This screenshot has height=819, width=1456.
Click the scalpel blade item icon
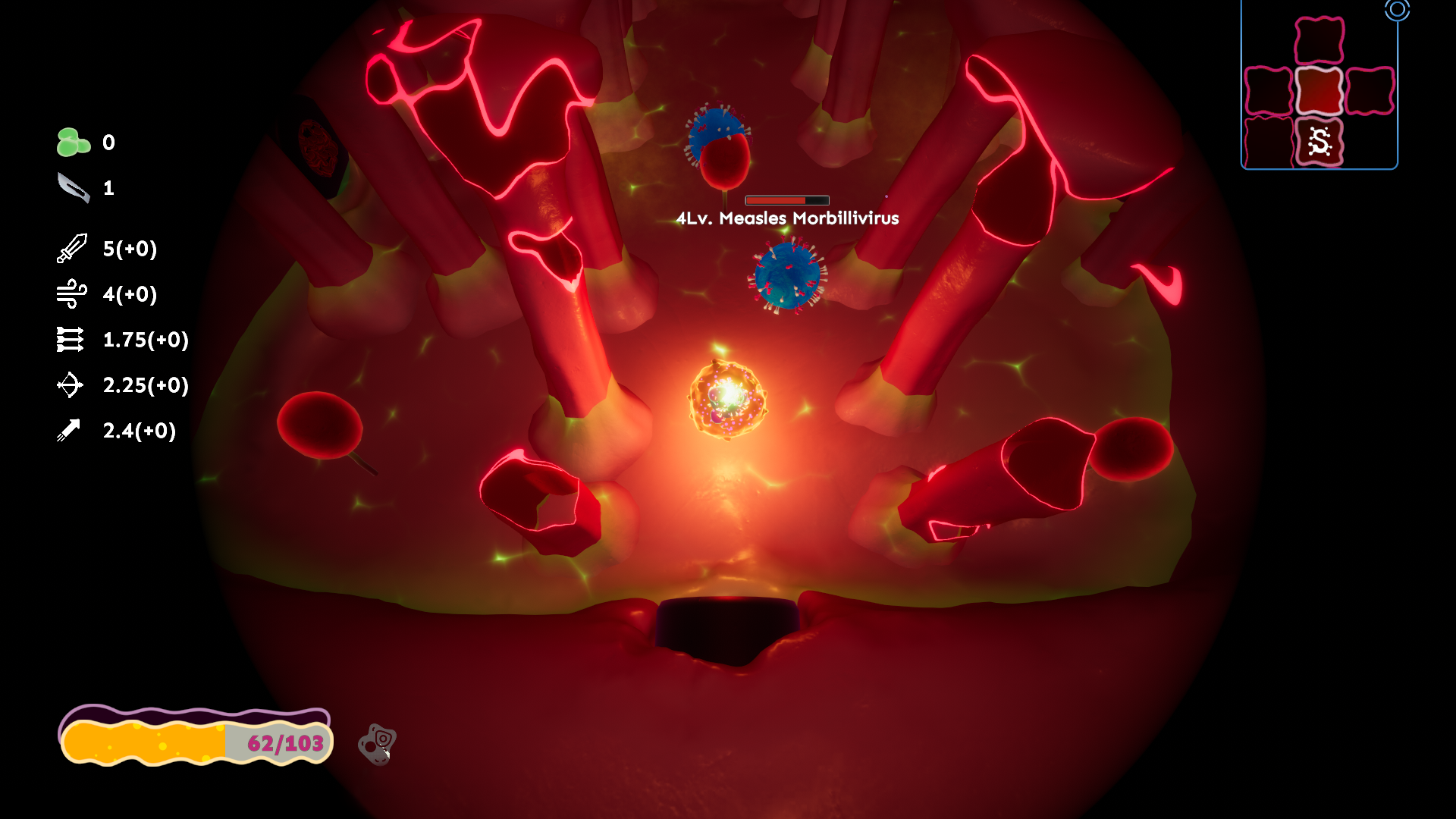[74, 187]
